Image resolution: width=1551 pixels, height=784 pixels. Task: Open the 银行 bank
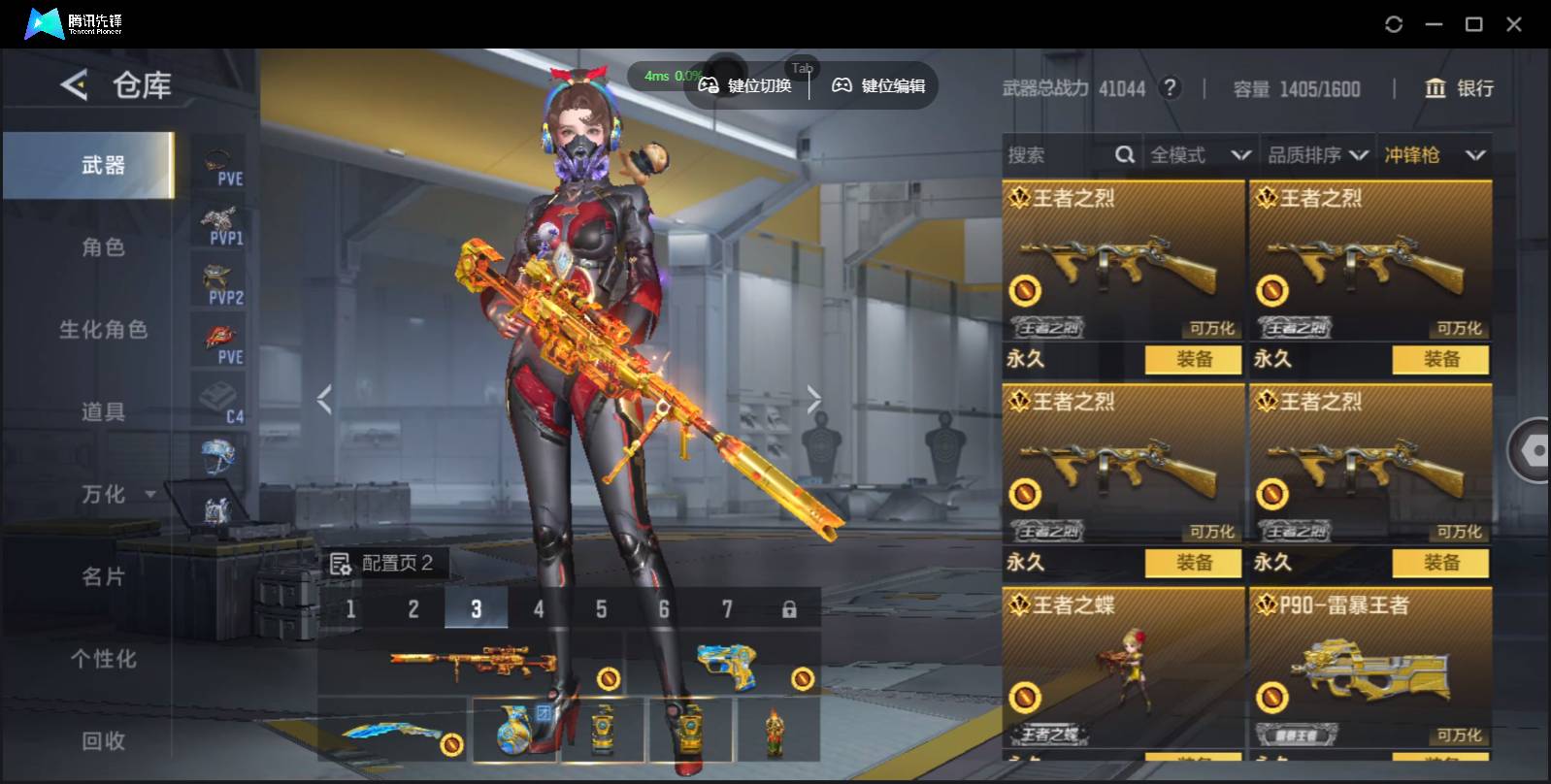pyautogui.click(x=1459, y=88)
